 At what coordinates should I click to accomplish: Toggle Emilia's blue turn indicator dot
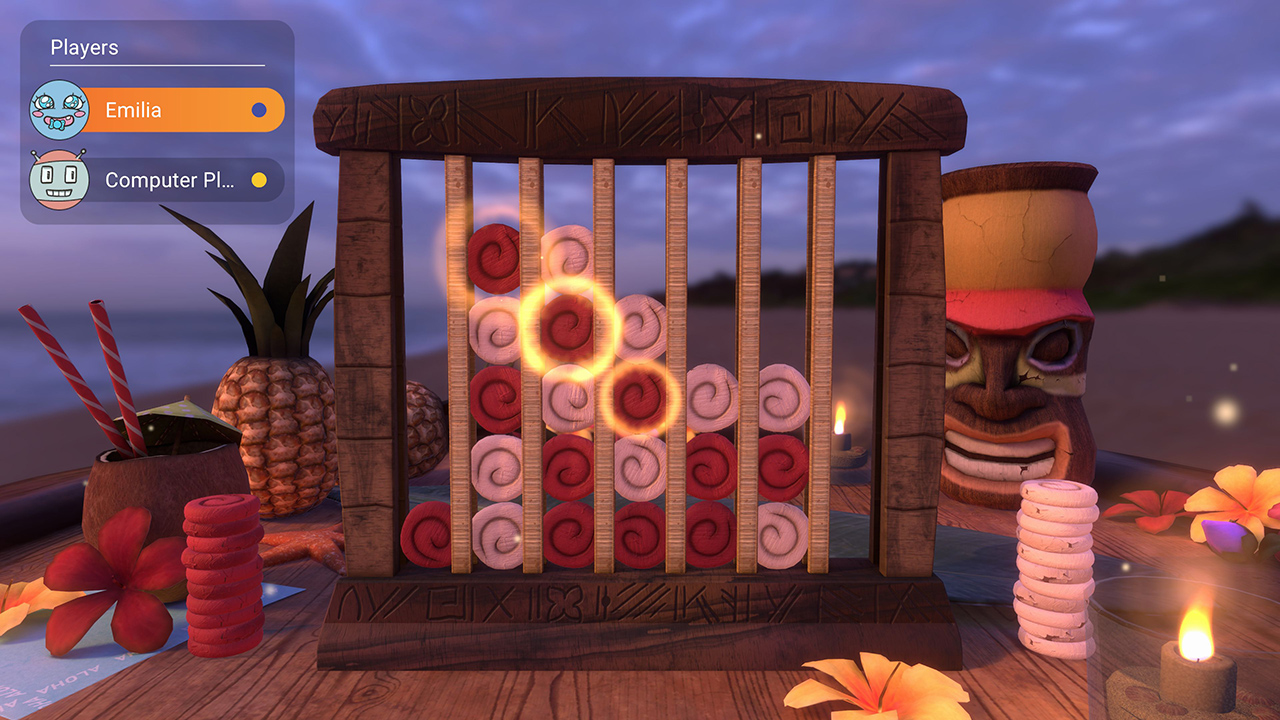point(261,110)
